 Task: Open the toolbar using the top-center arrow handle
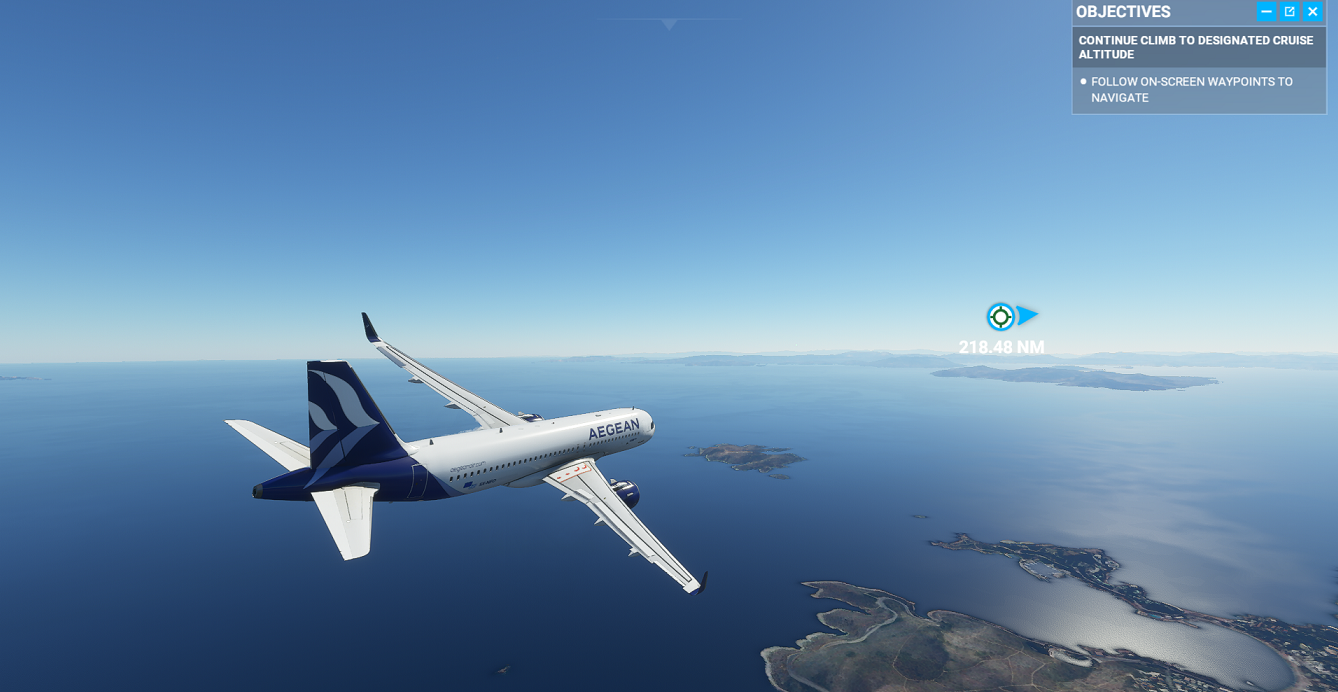[669, 24]
